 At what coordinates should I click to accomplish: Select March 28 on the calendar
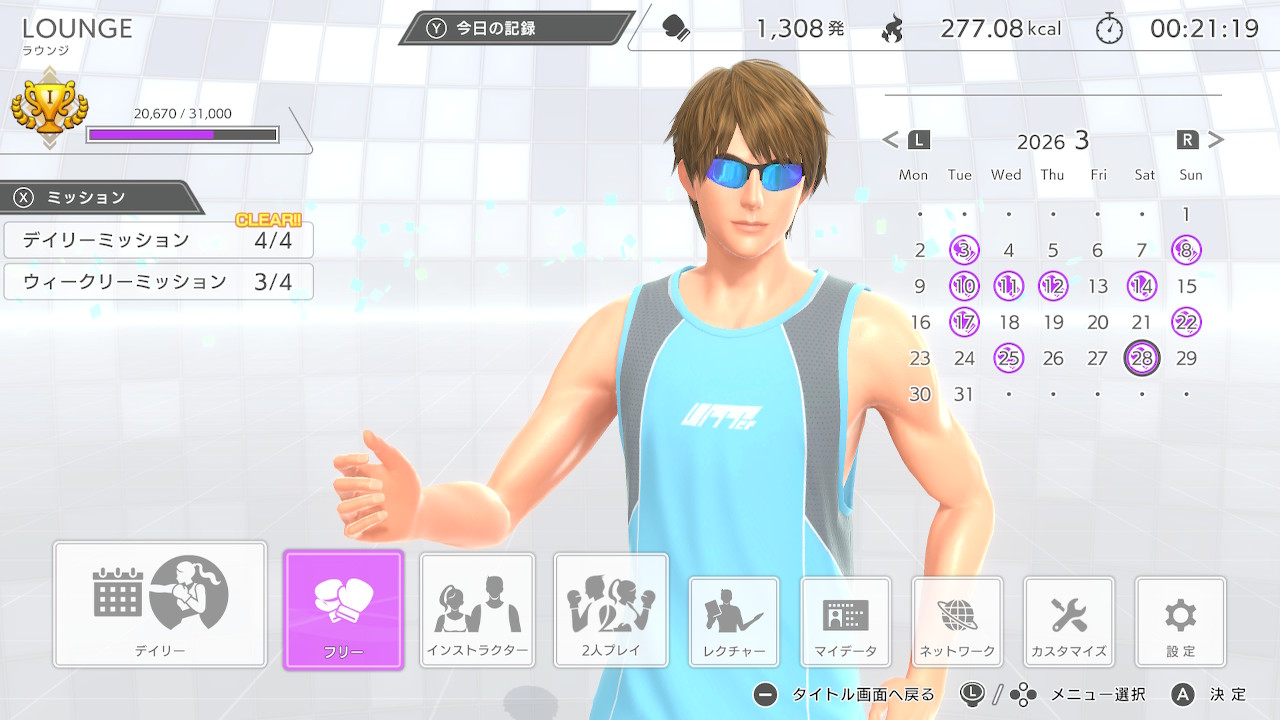click(1141, 358)
